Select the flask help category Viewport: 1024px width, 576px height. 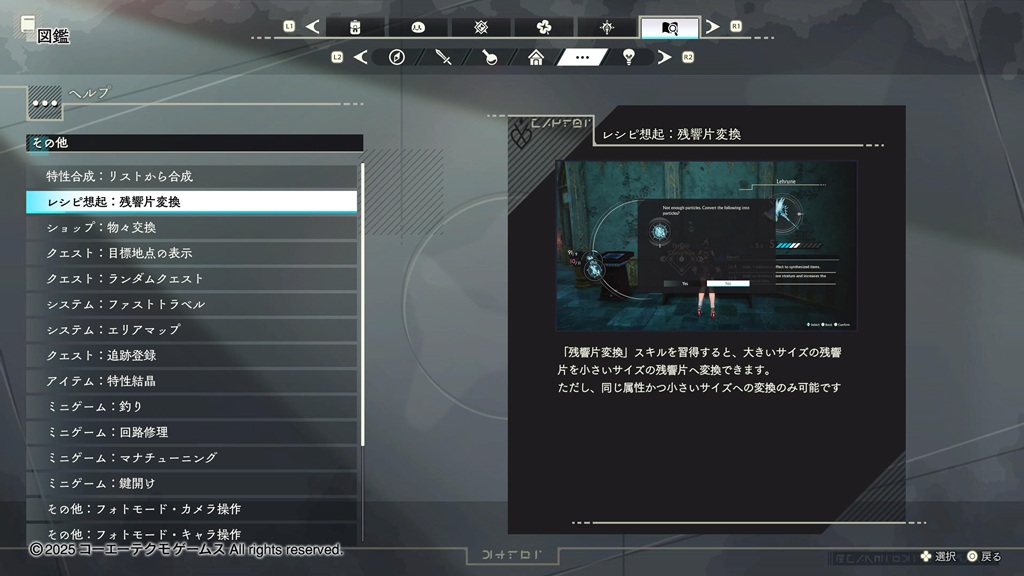point(490,57)
